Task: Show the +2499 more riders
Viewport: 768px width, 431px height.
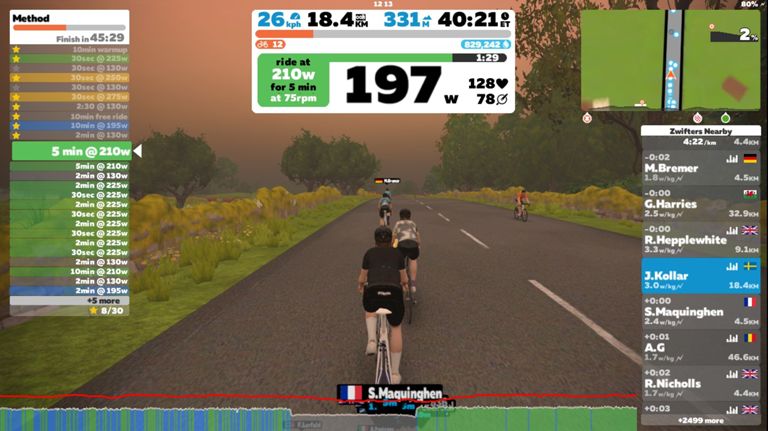Action: (701, 420)
